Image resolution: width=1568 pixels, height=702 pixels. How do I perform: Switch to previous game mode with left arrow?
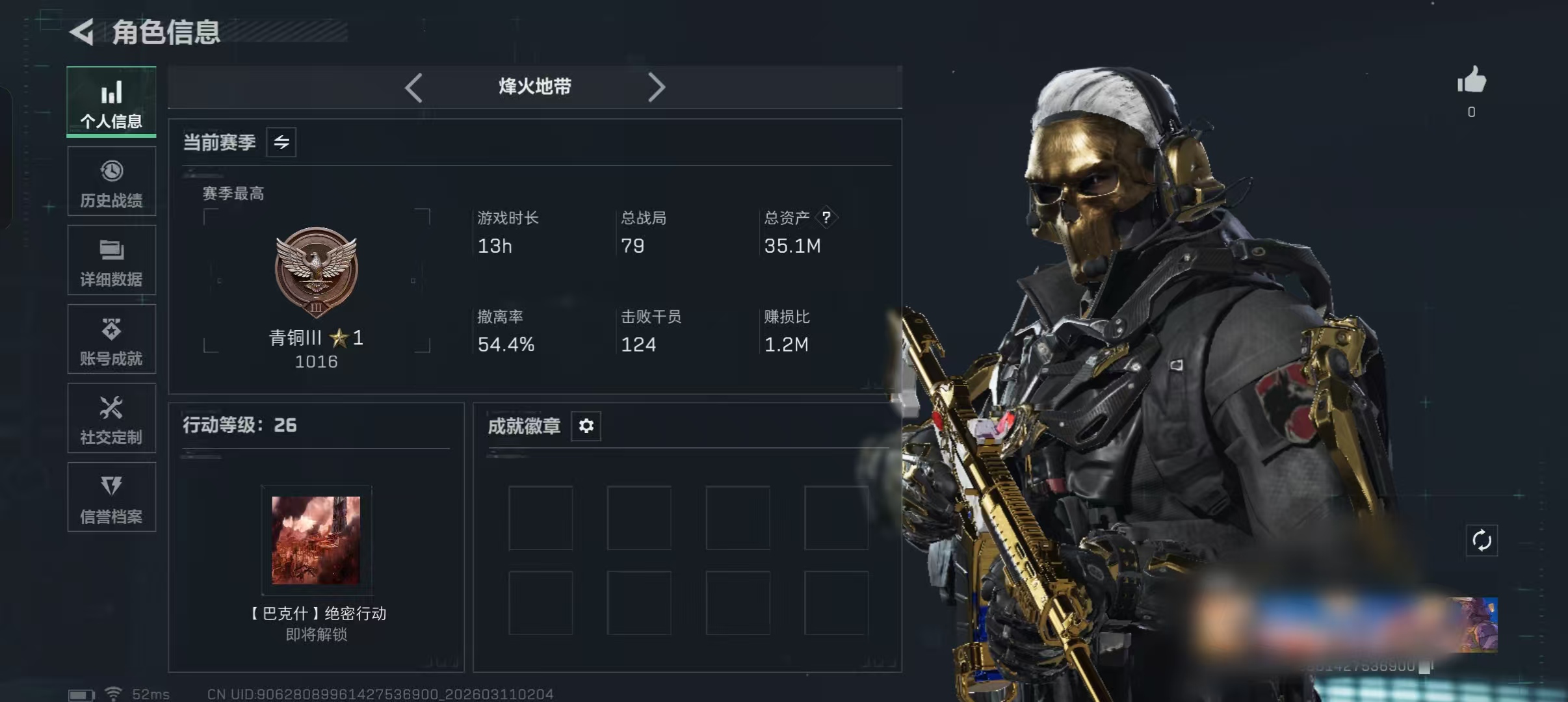click(413, 87)
